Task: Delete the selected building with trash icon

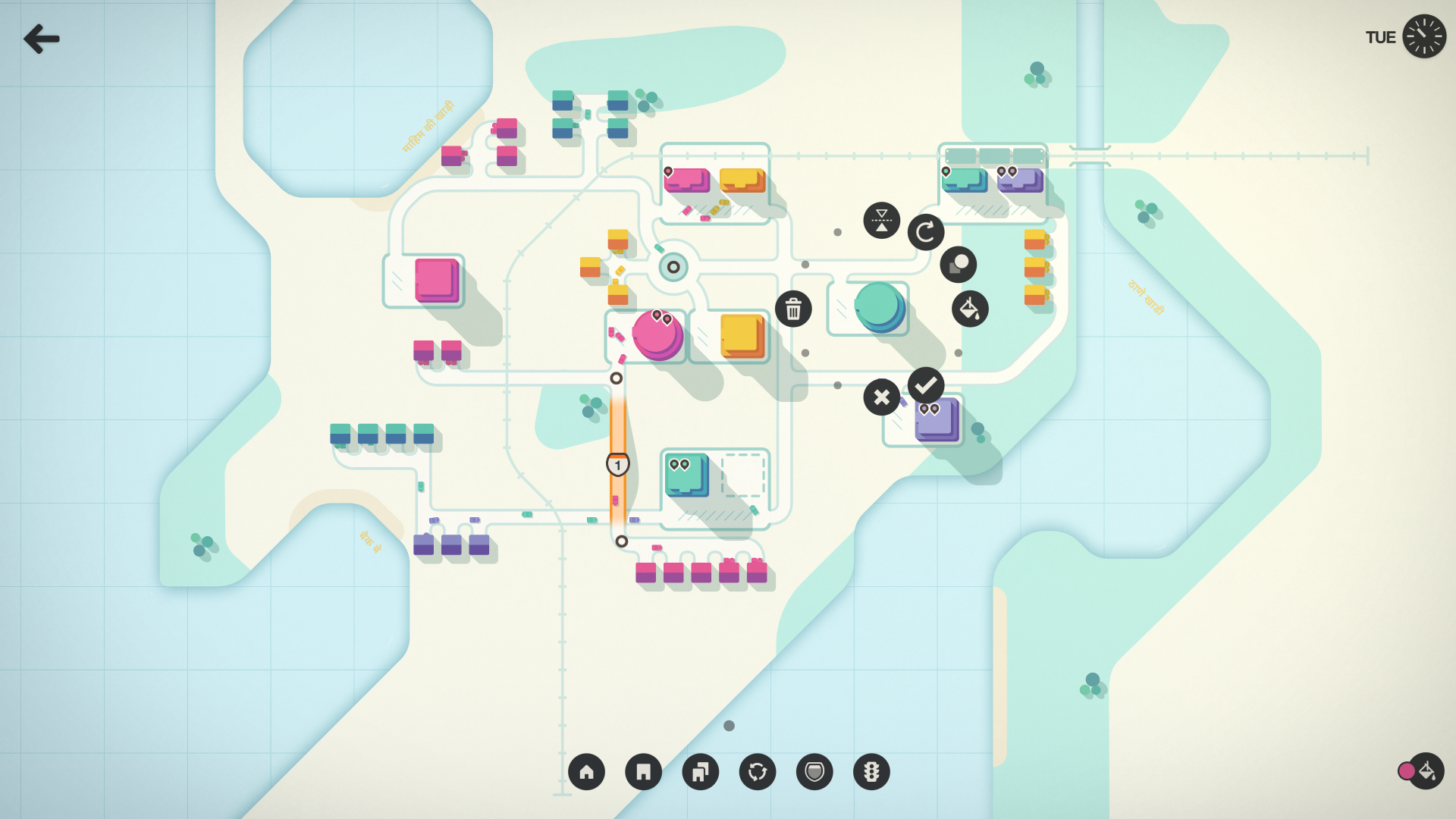Action: pyautogui.click(x=793, y=309)
